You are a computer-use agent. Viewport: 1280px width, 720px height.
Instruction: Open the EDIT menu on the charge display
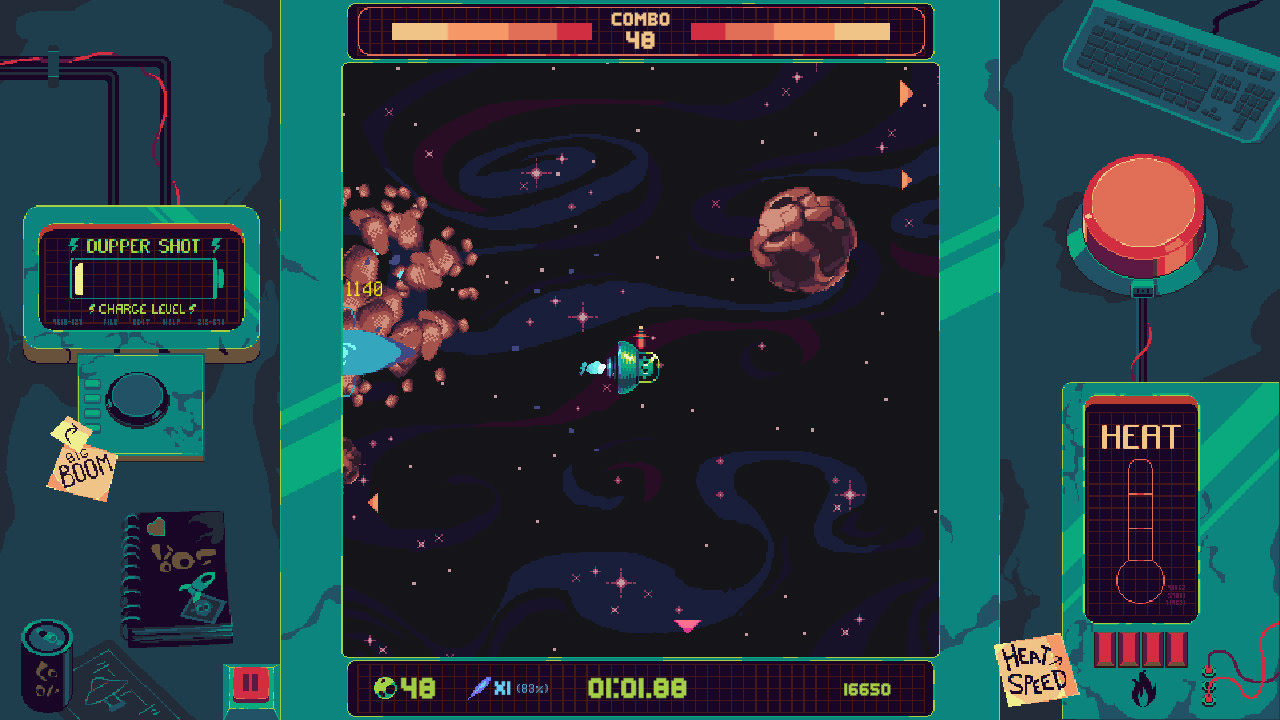(141, 322)
